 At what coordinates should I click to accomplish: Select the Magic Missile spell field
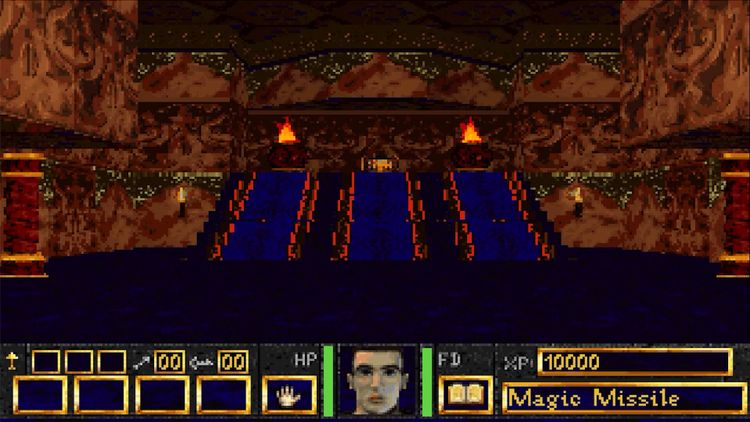point(624,398)
